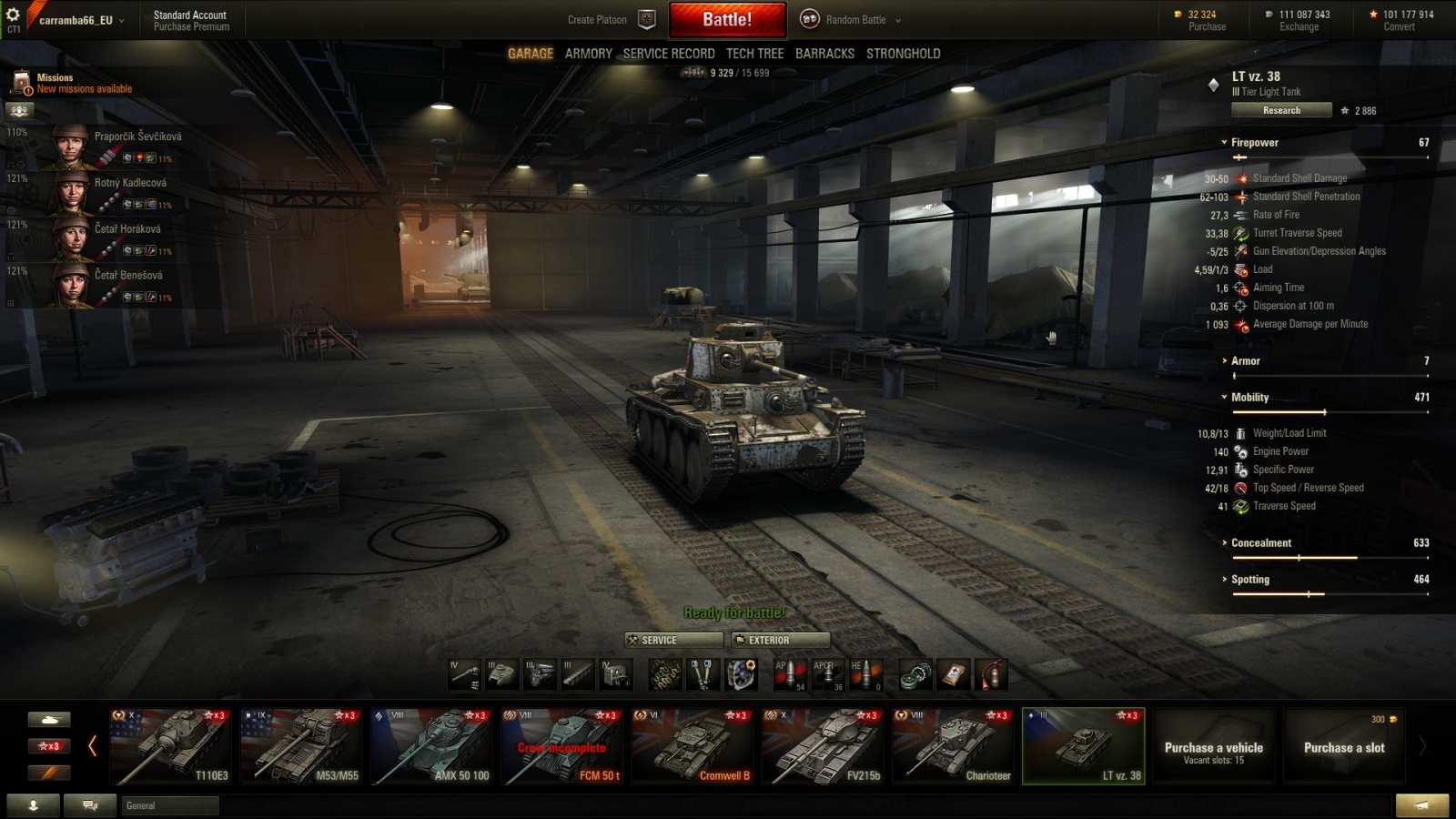Screen dimensions: 1456x819
Task: Select the AP shell slot
Action: click(x=792, y=674)
